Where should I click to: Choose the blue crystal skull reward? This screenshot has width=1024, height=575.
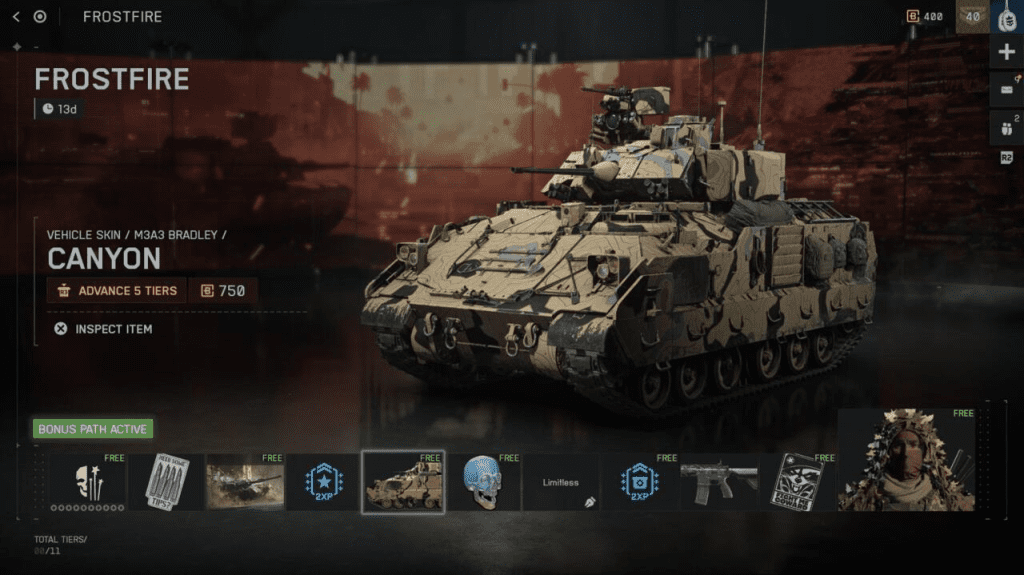click(482, 482)
